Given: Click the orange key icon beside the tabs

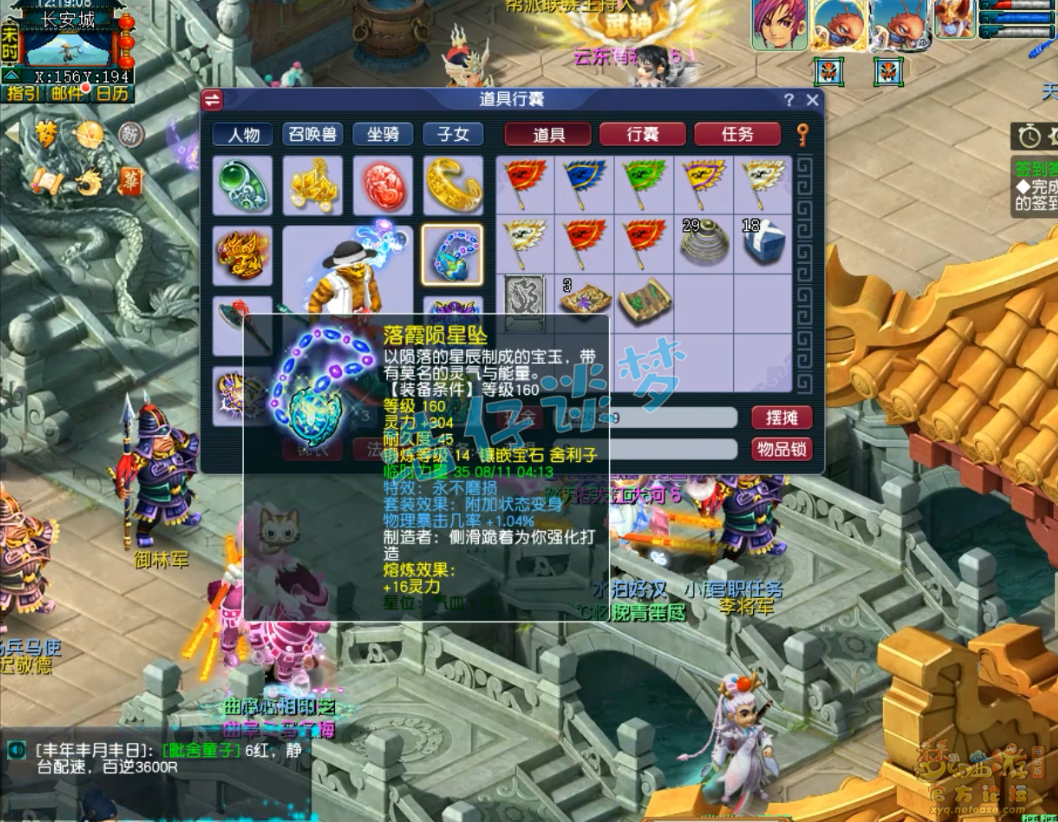Looking at the screenshot, I should coord(801,134).
